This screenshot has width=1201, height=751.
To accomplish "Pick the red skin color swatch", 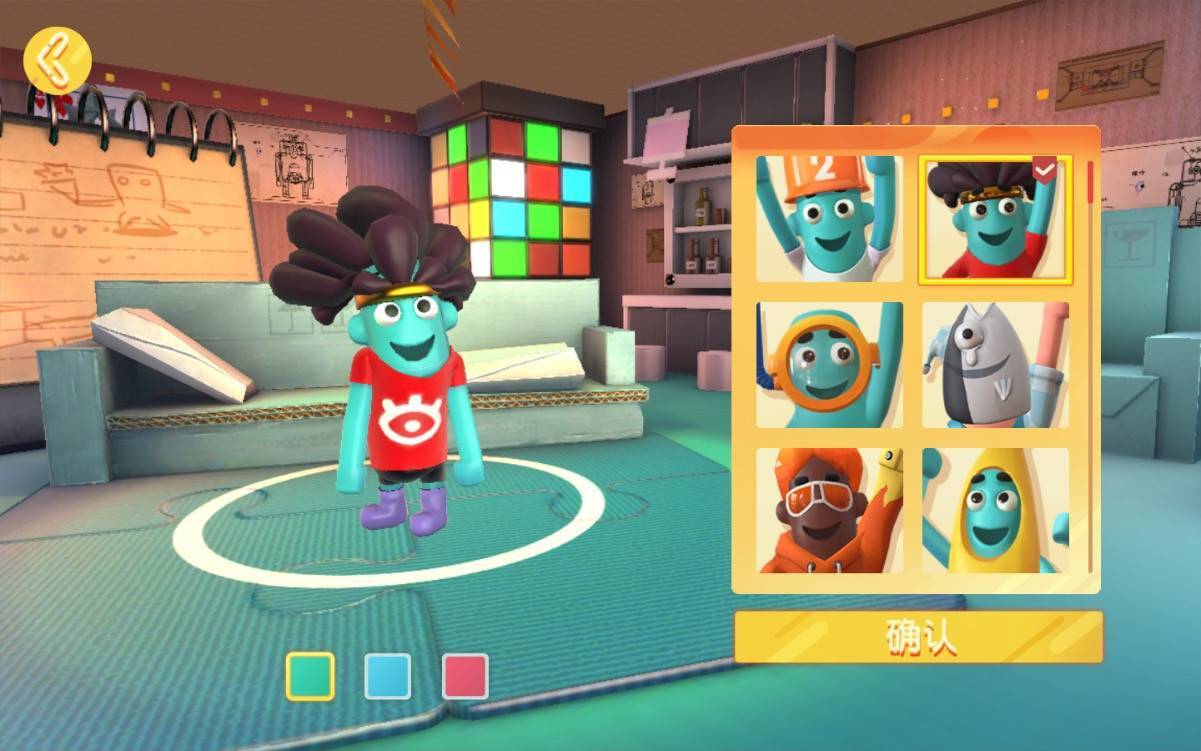I will [465, 676].
